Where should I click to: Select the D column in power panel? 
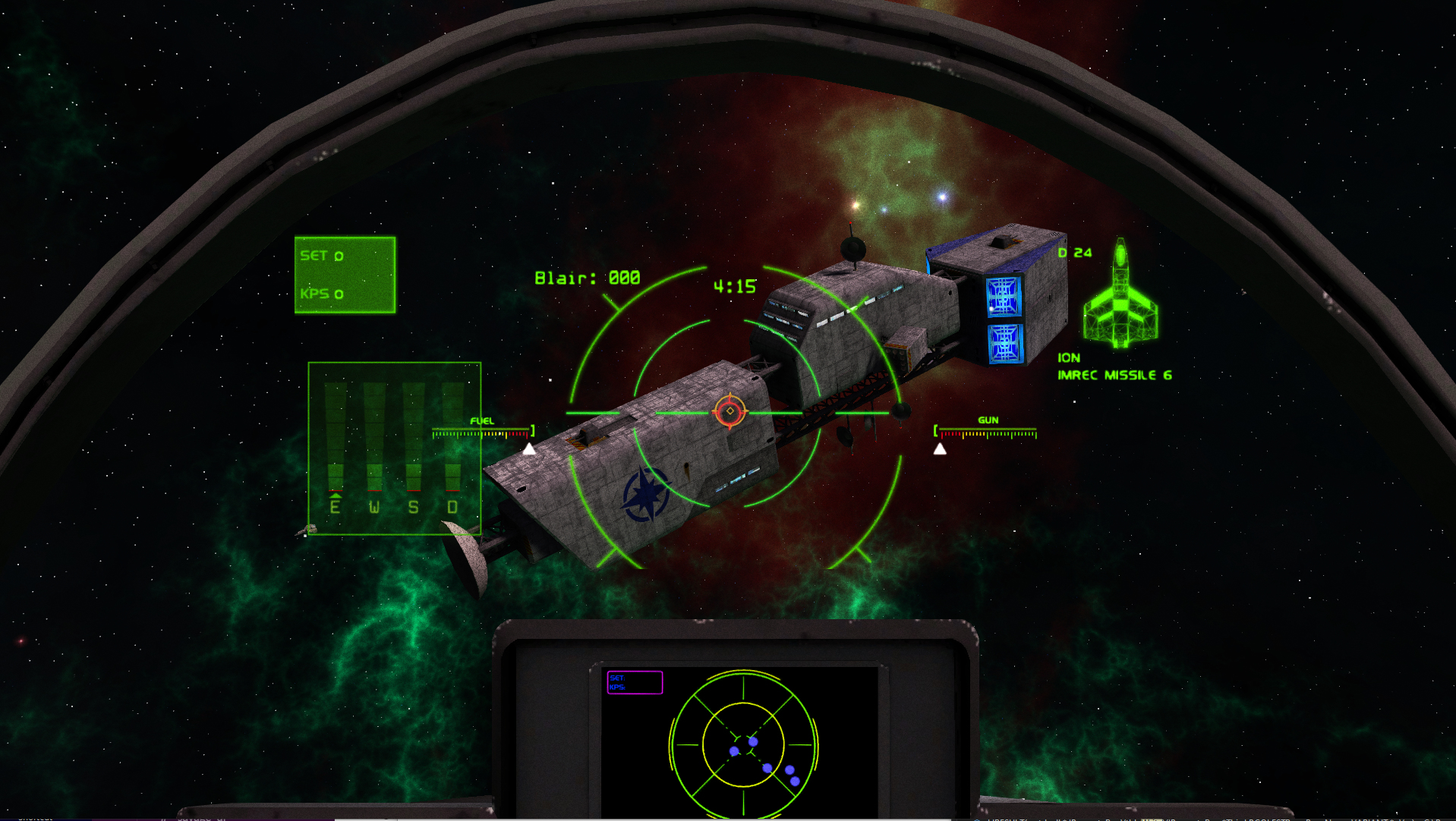pyautogui.click(x=452, y=444)
